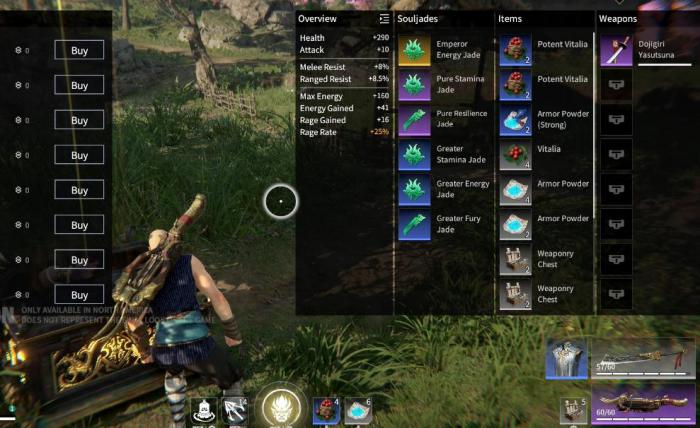The width and height of the screenshot is (700, 428).
Task: Use the blue Armor Powder hotbar item
Action: 357,410
